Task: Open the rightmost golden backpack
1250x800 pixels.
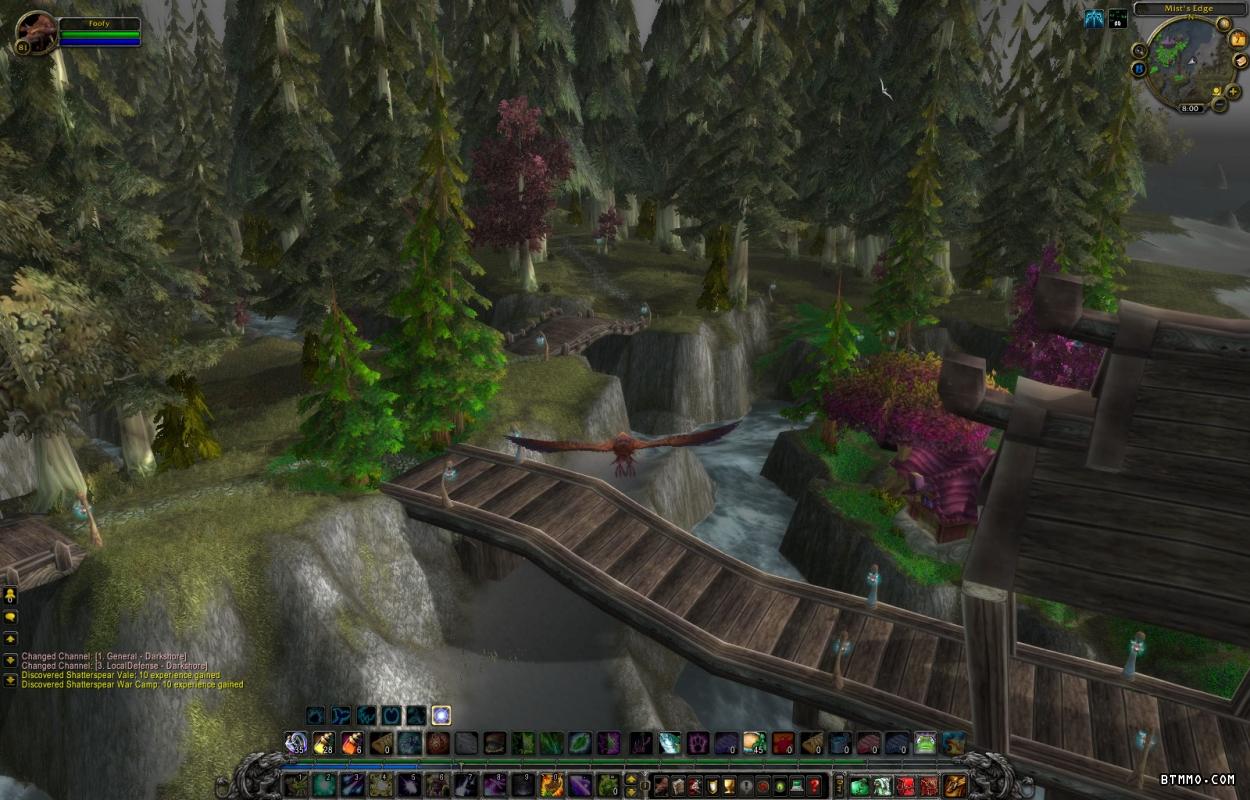Action: 955,785
